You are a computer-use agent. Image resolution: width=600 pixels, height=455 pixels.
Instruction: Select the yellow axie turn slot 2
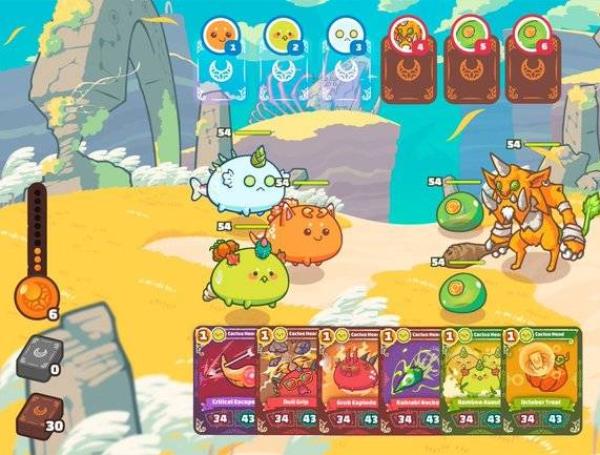pos(281,58)
